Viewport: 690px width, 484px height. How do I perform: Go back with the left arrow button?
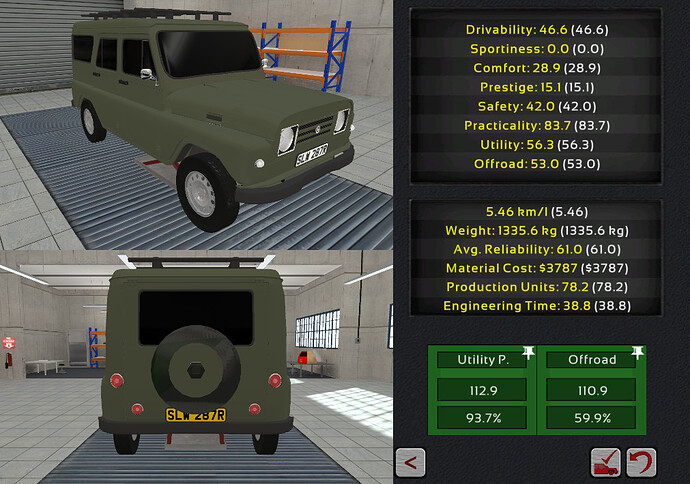tap(411, 462)
